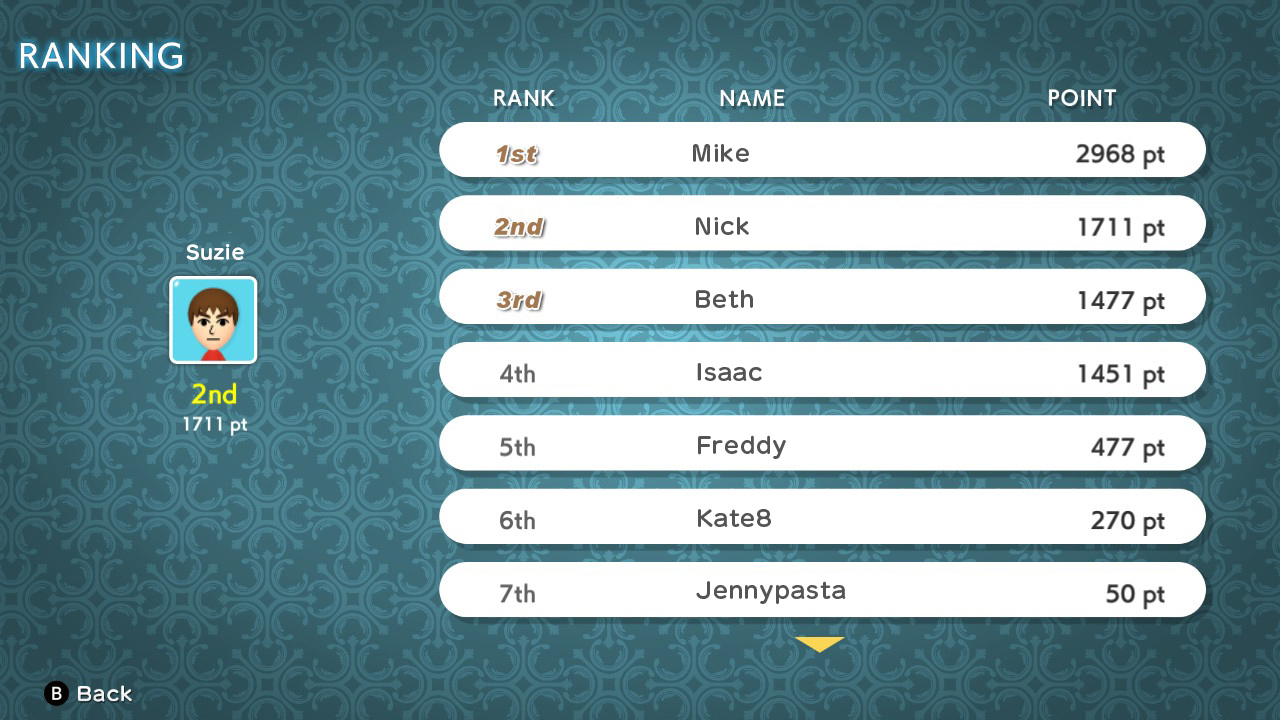Screen dimensions: 1280x720
Task: Click Isaac's ranking entry
Action: click(x=822, y=370)
